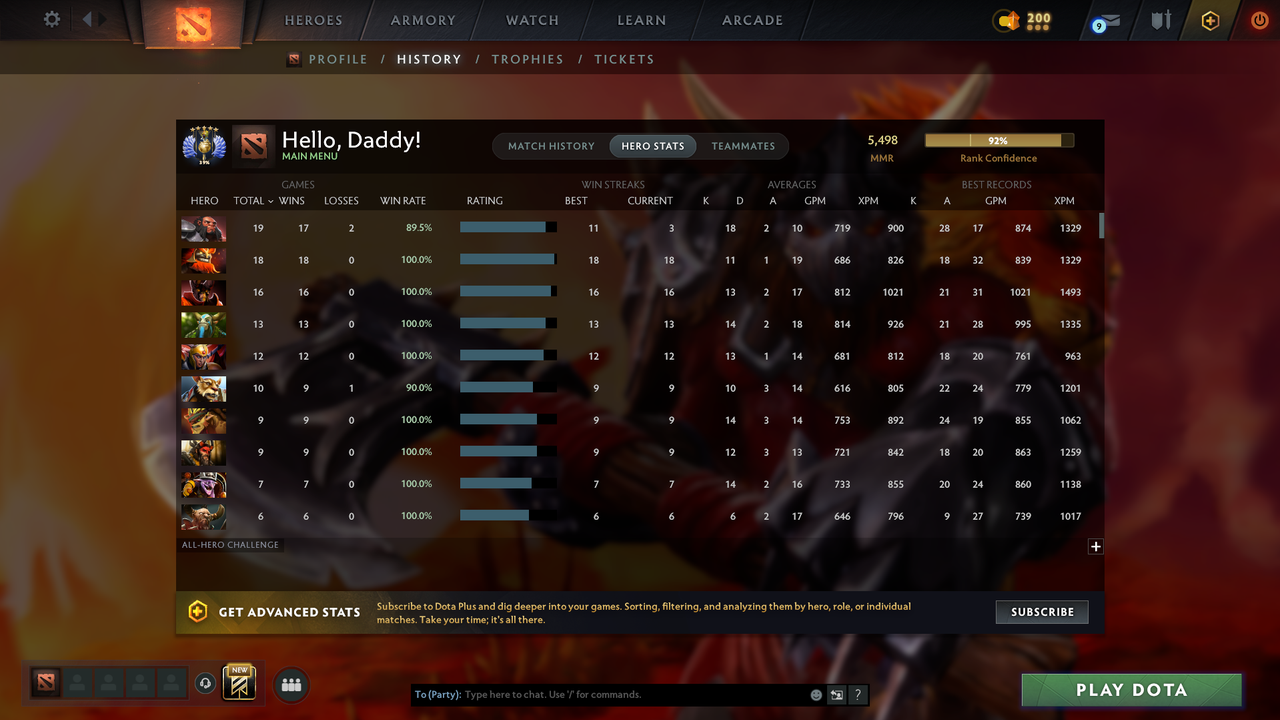Open the TROPHIES tab
The height and width of the screenshot is (720, 1280).
(x=527, y=59)
